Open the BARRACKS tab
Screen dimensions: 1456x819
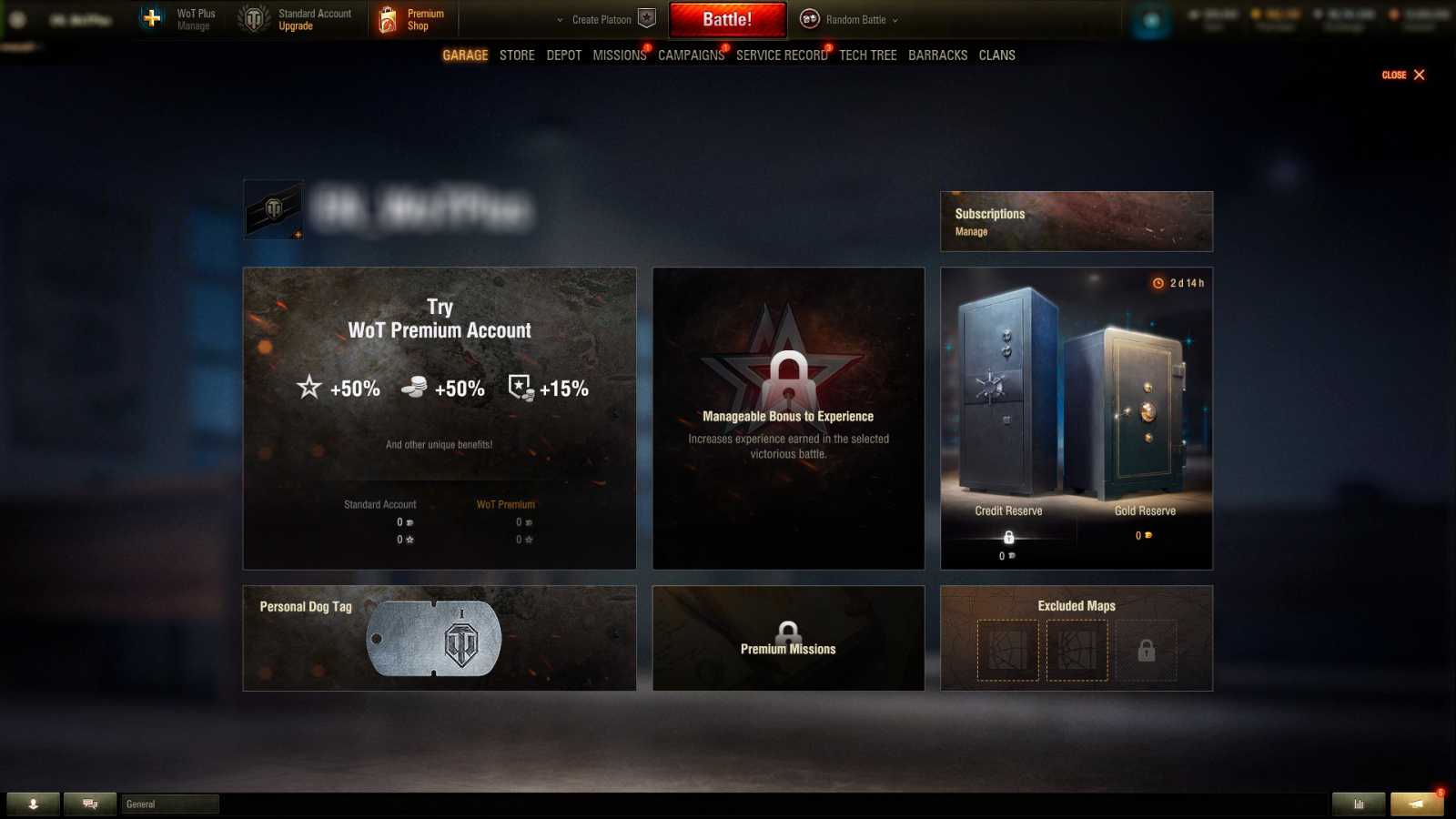tap(937, 55)
